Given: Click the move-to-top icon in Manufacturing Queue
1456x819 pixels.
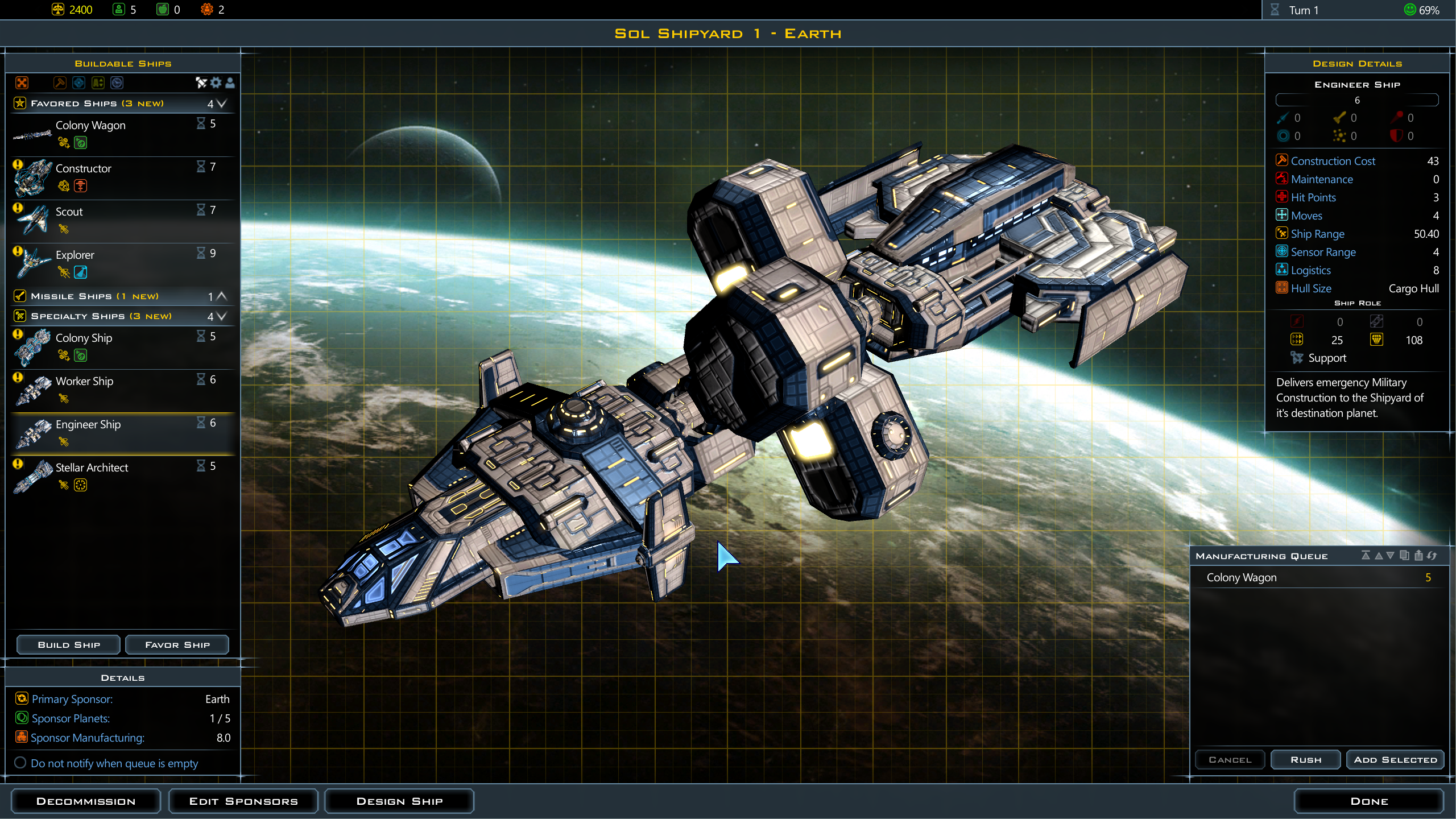Looking at the screenshot, I should pyautogui.click(x=1366, y=556).
